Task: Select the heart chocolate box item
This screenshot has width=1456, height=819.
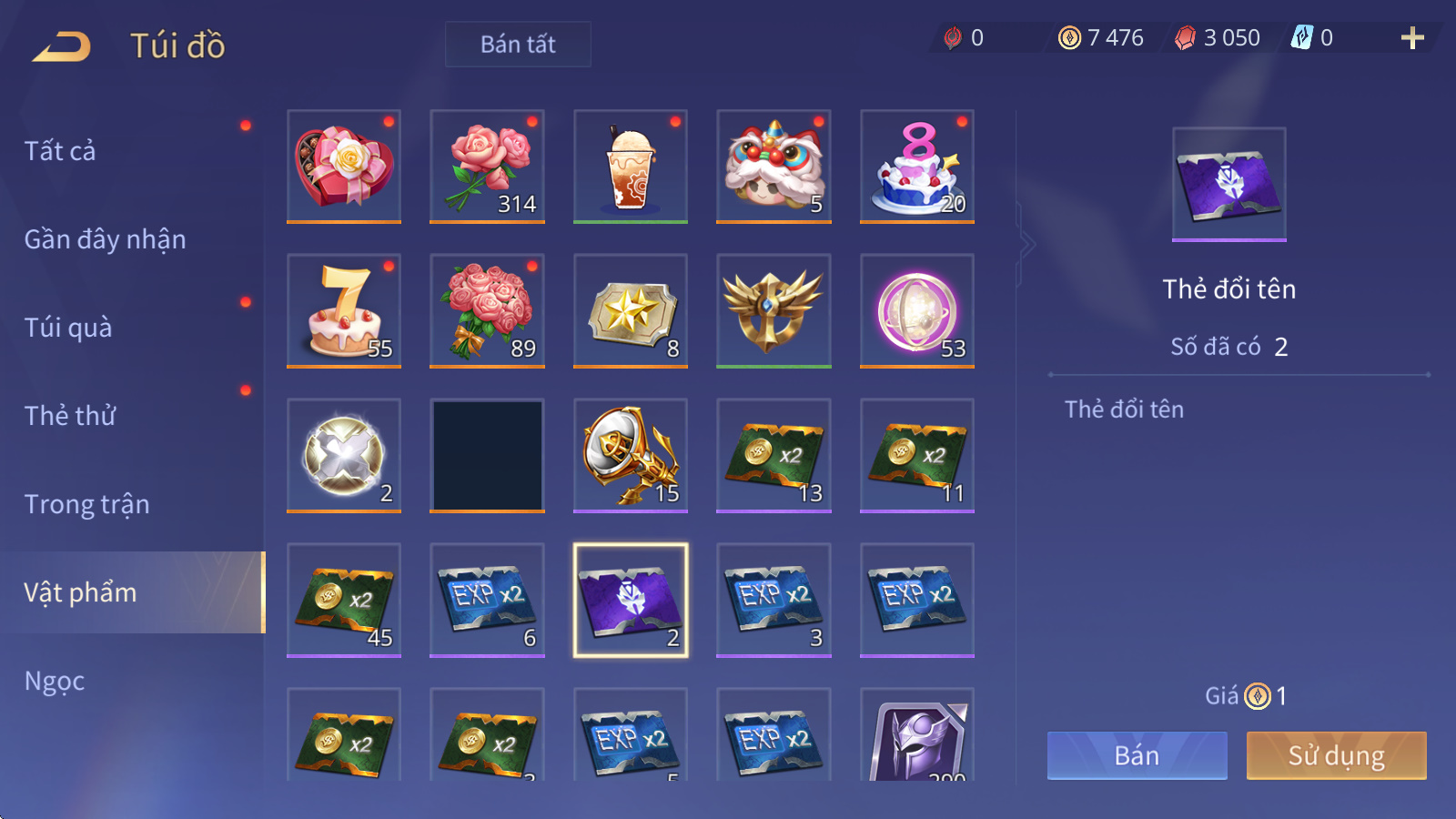Action: [x=344, y=166]
